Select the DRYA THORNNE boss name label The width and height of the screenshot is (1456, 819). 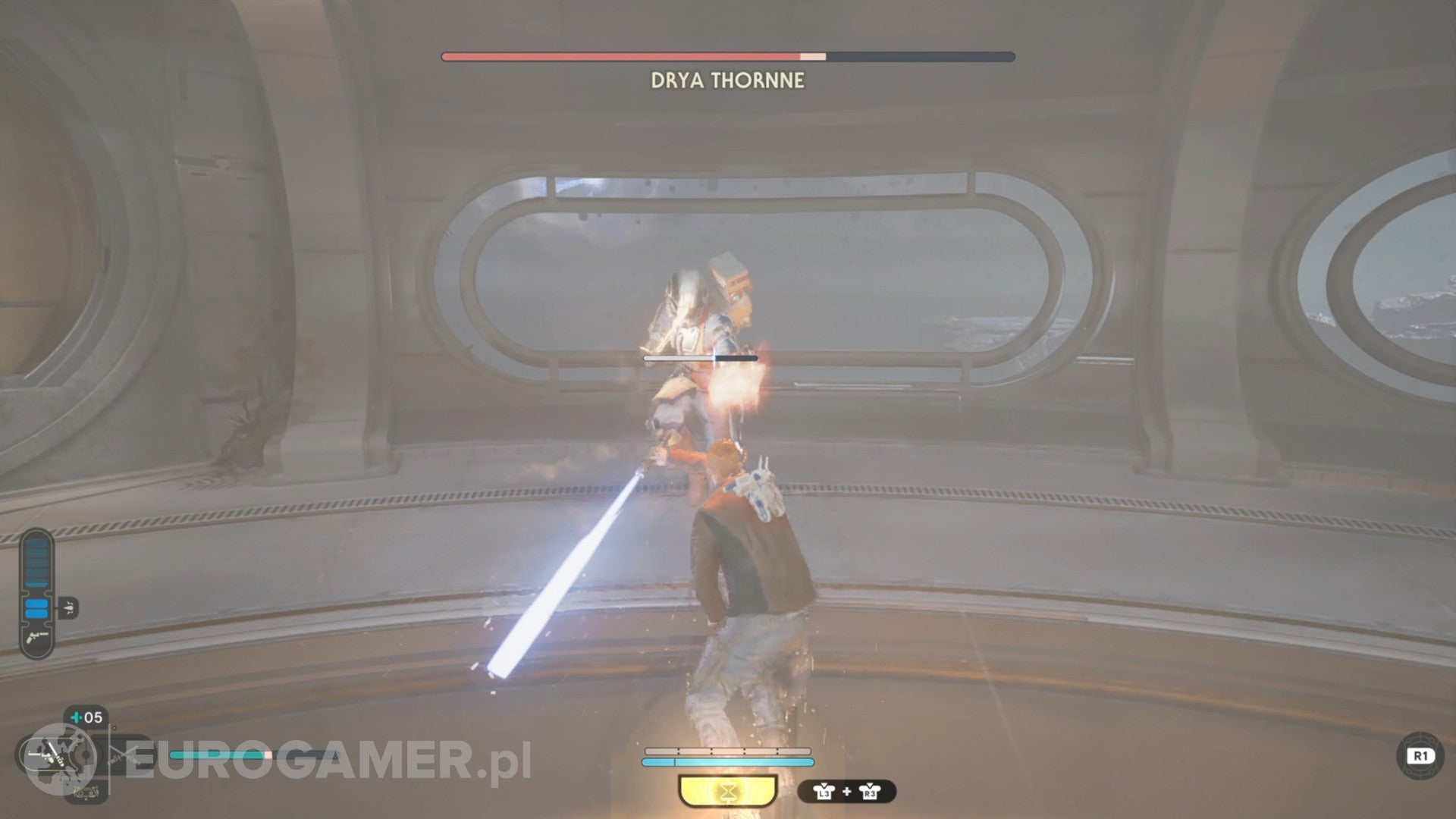[x=727, y=78]
